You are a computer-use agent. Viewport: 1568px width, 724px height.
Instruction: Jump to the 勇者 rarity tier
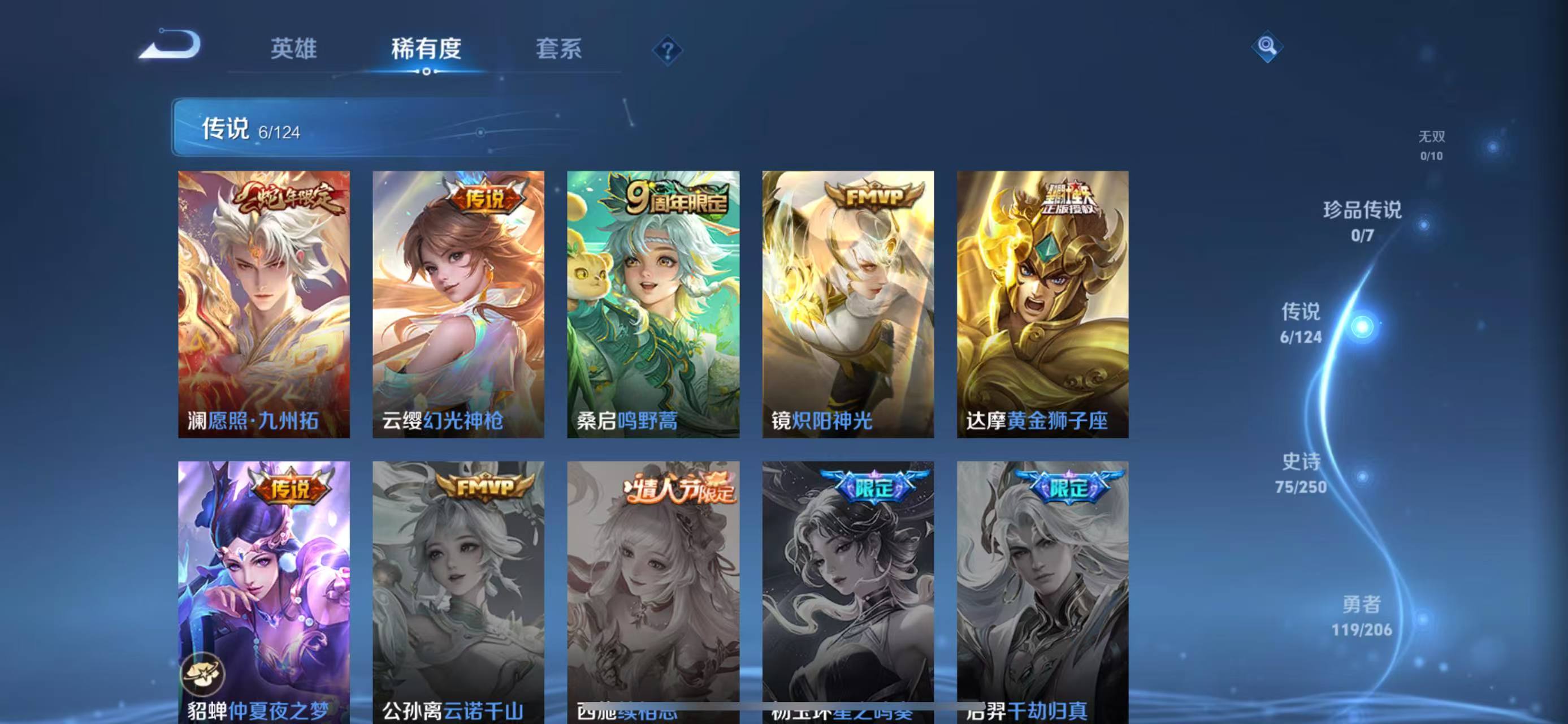point(1362,615)
